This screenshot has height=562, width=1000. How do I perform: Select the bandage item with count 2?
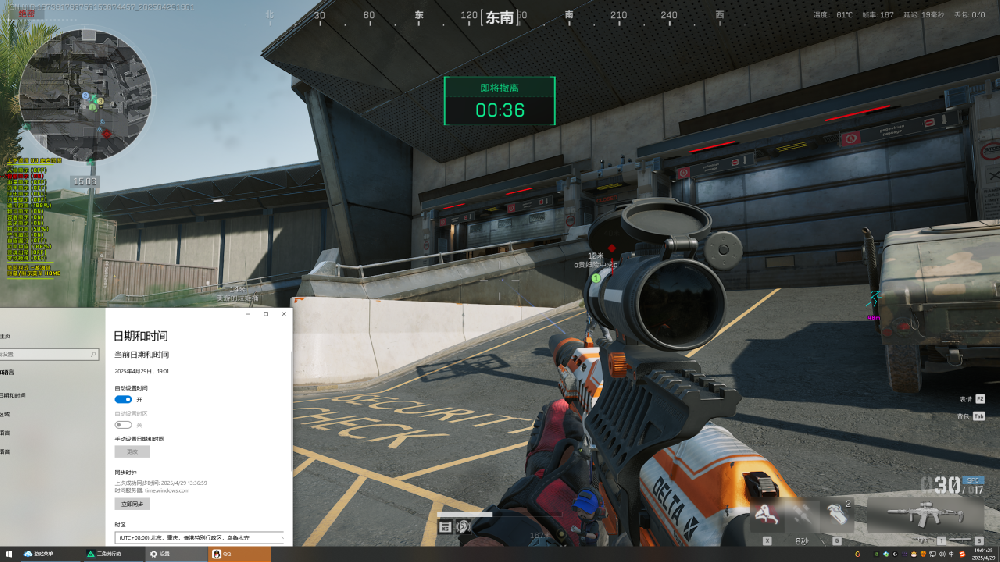tap(837, 516)
